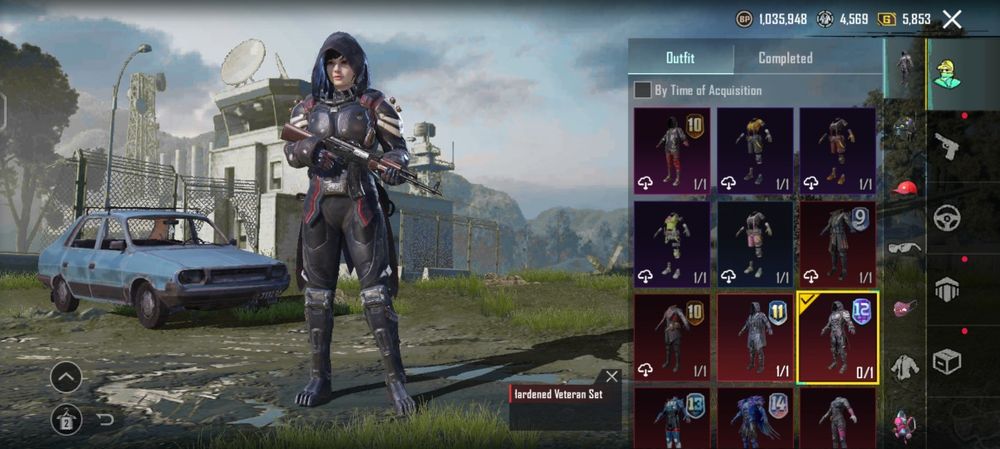Viewport: 1000px width, 449px height.
Task: Show the red cap headgear category
Action: point(905,187)
